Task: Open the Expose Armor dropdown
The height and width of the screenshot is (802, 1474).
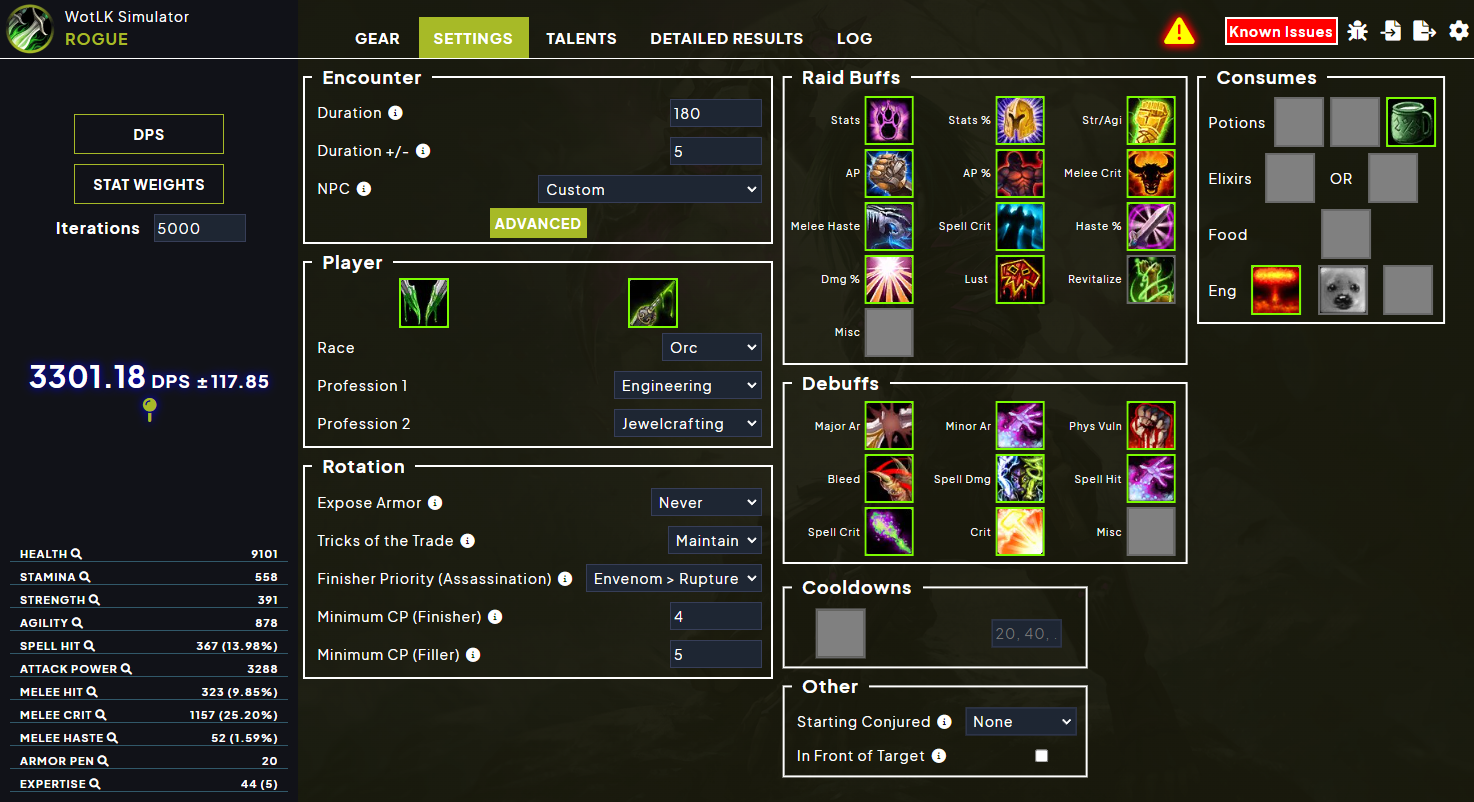Action: [x=706, y=502]
